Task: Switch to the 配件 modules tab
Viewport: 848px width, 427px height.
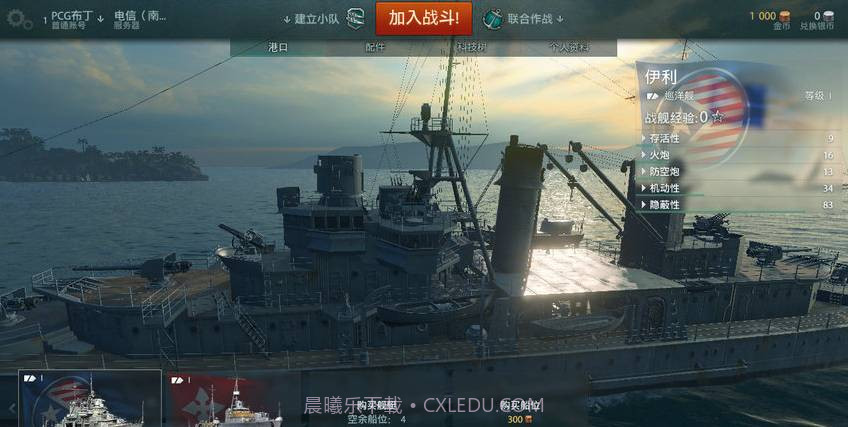Action: (x=375, y=47)
